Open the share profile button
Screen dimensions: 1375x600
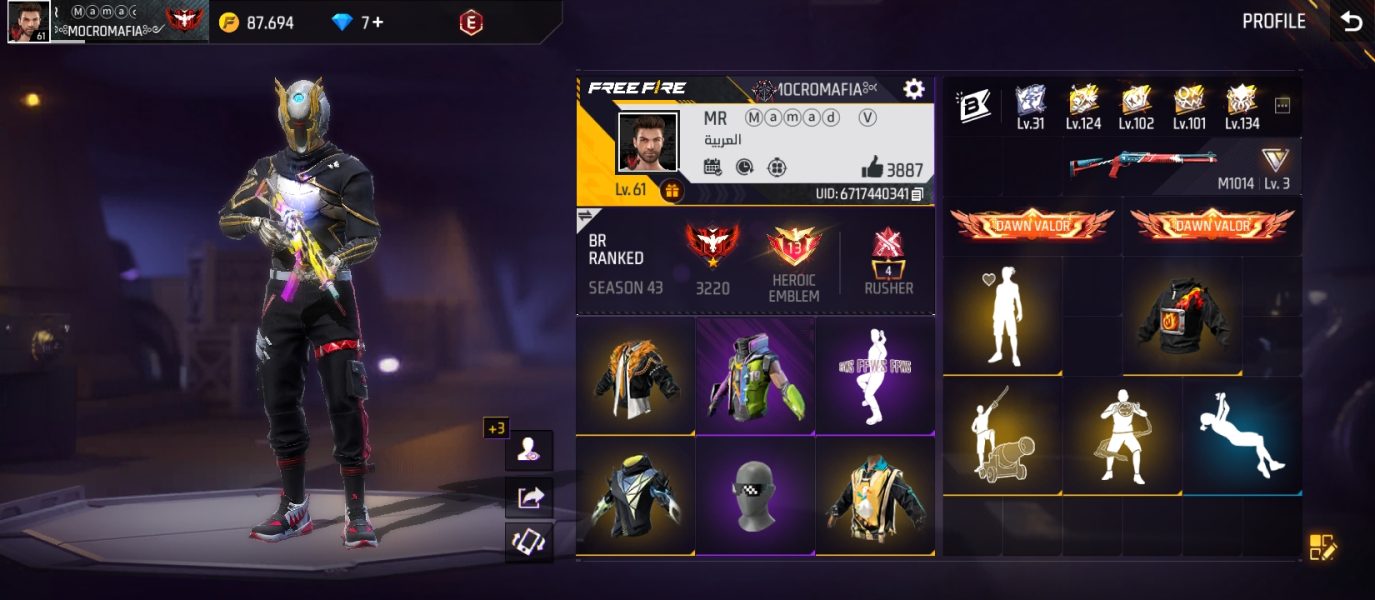click(529, 497)
